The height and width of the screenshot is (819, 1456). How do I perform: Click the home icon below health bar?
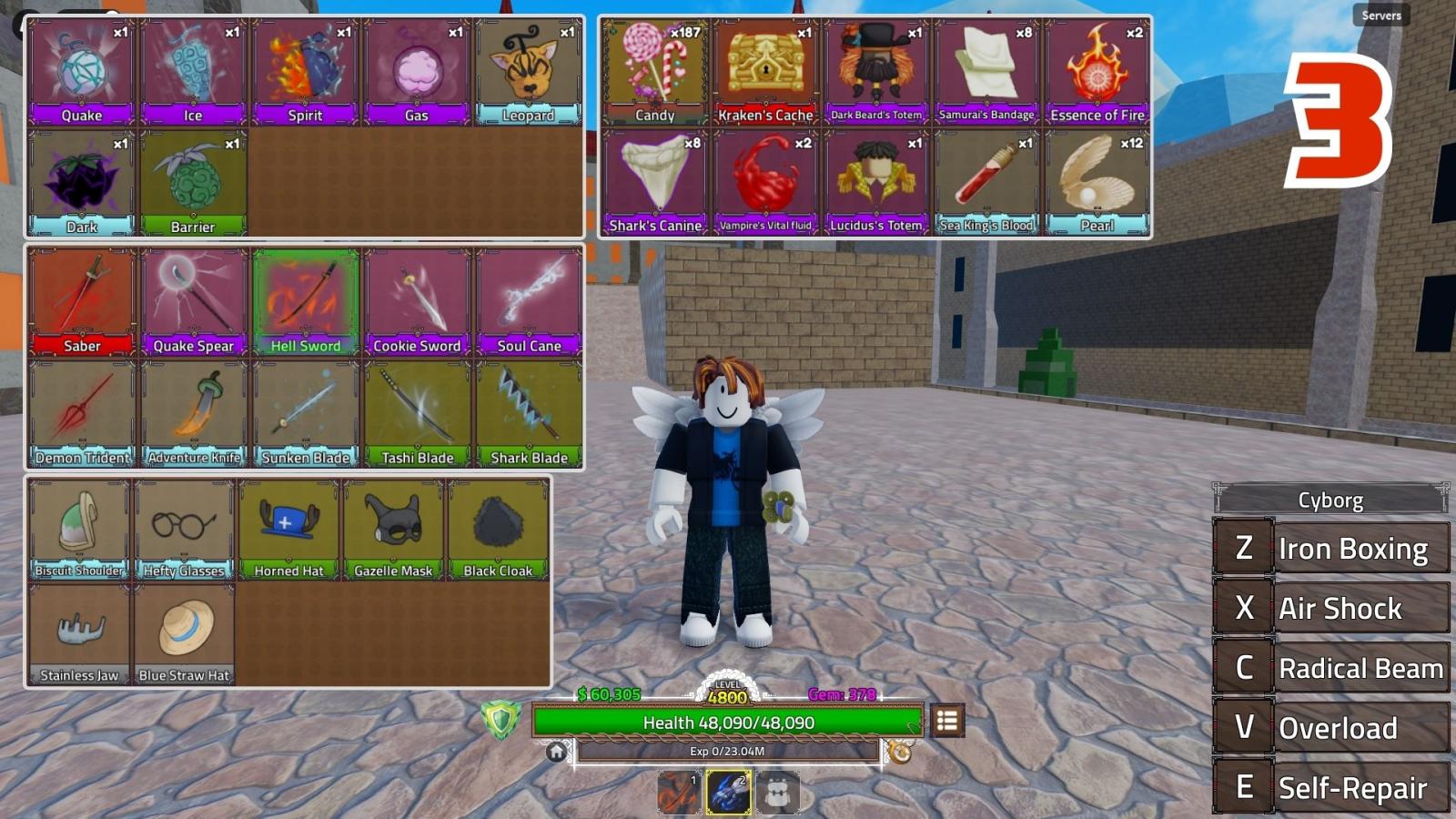(x=556, y=752)
